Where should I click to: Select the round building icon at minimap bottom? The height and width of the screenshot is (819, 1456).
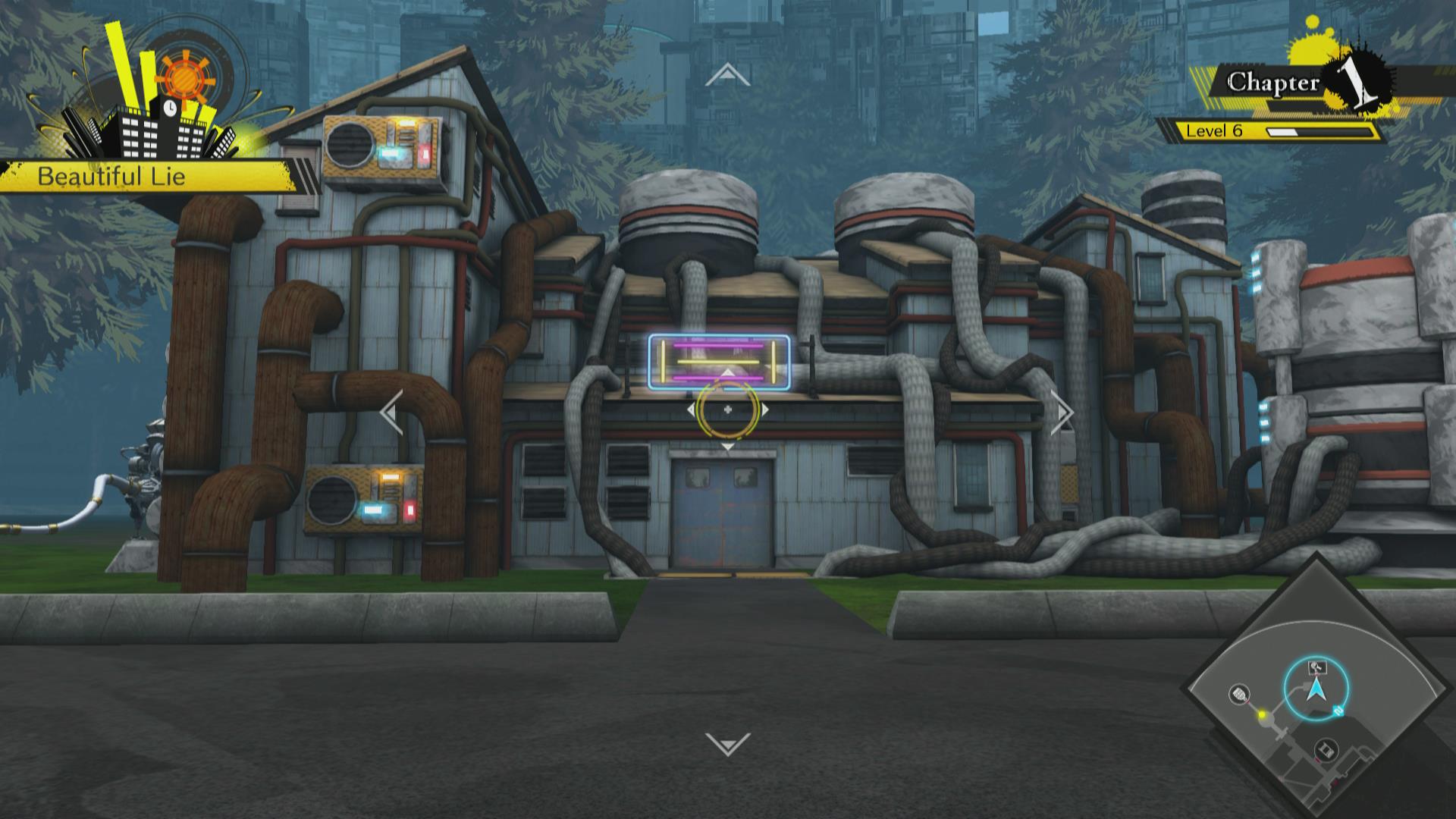point(1326,750)
